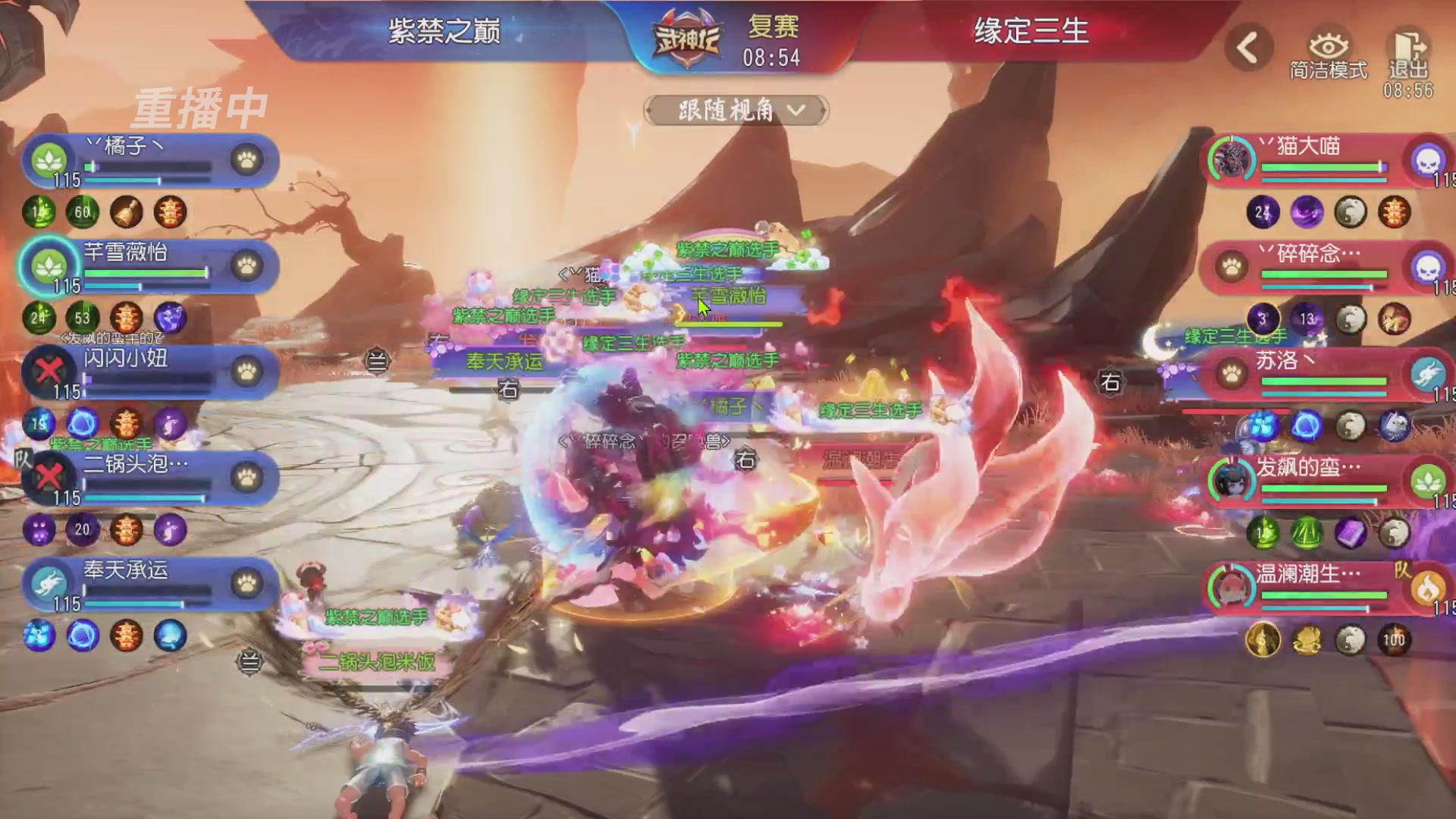Open the paw pet icon beside 橘子
Viewport: 1456px width, 819px height.
coord(248,161)
